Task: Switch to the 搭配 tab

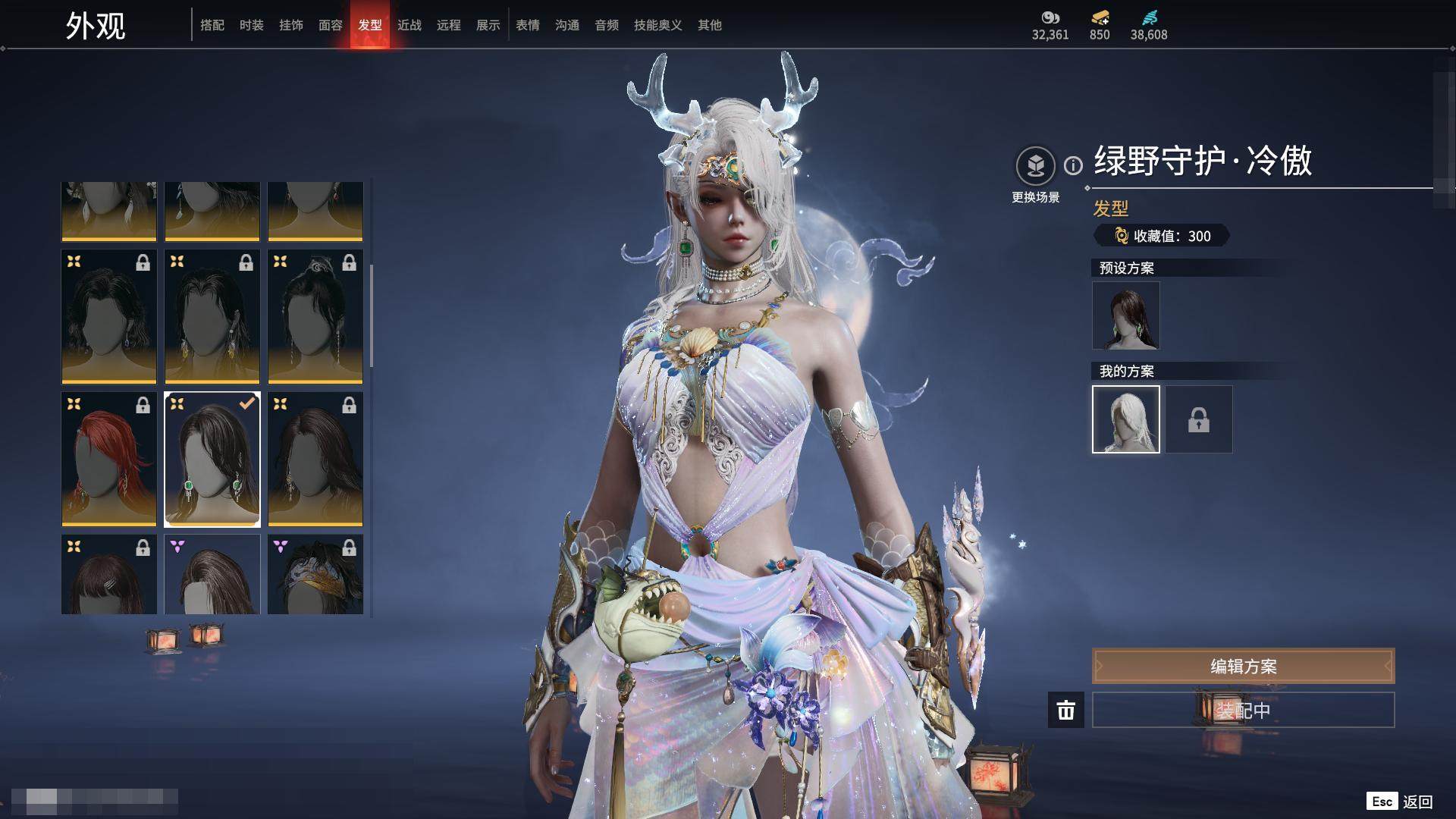Action: pyautogui.click(x=212, y=25)
